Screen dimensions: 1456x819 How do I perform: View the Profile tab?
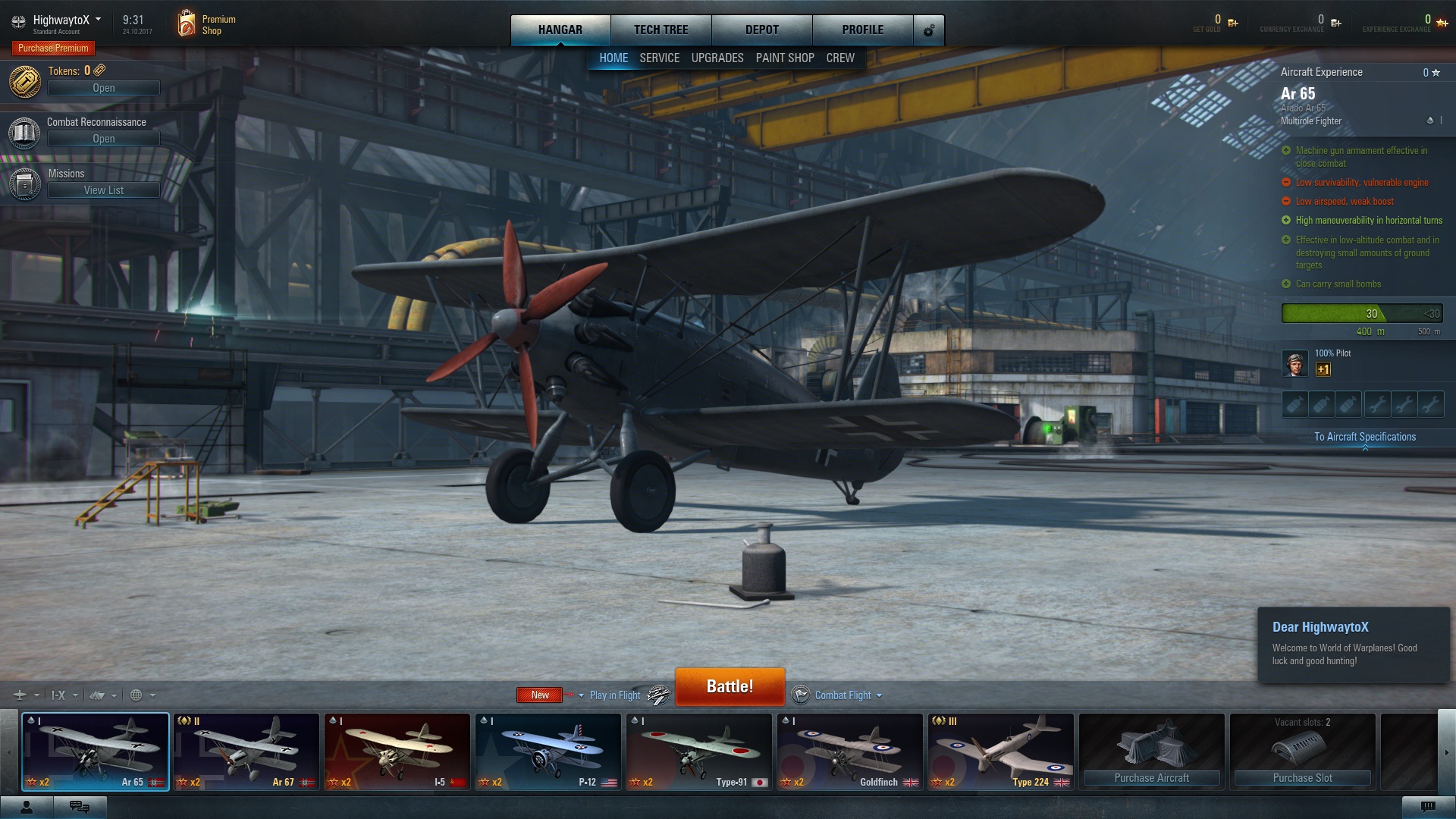pyautogui.click(x=862, y=30)
